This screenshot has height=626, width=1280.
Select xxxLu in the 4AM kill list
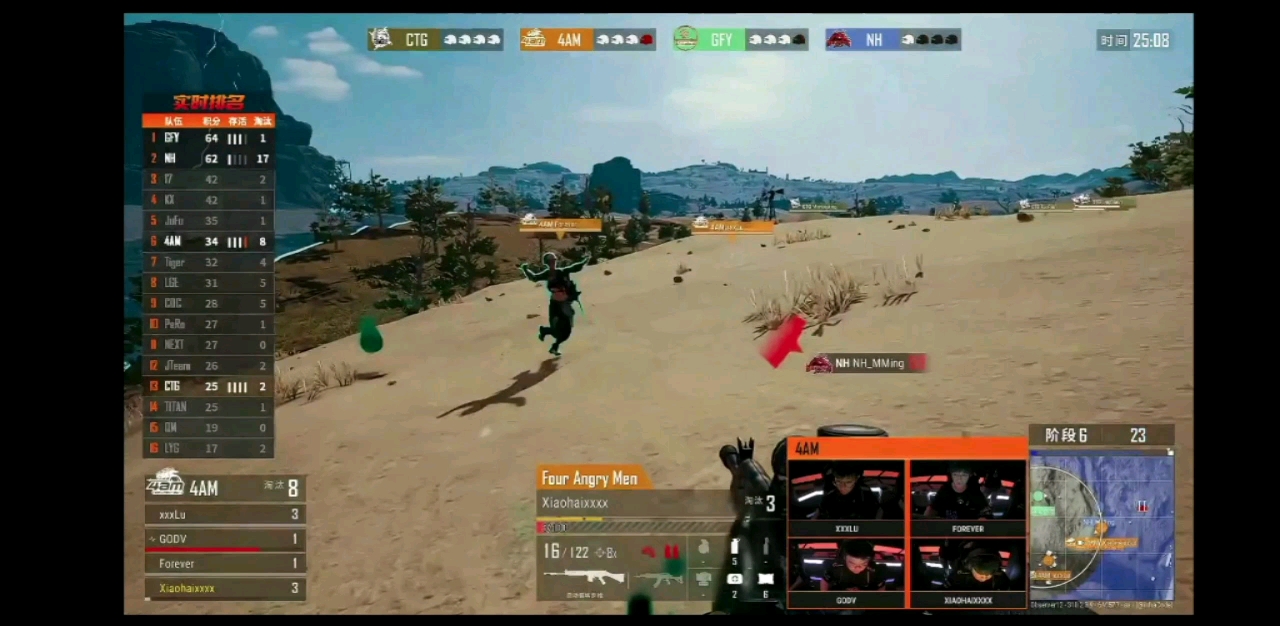point(225,515)
